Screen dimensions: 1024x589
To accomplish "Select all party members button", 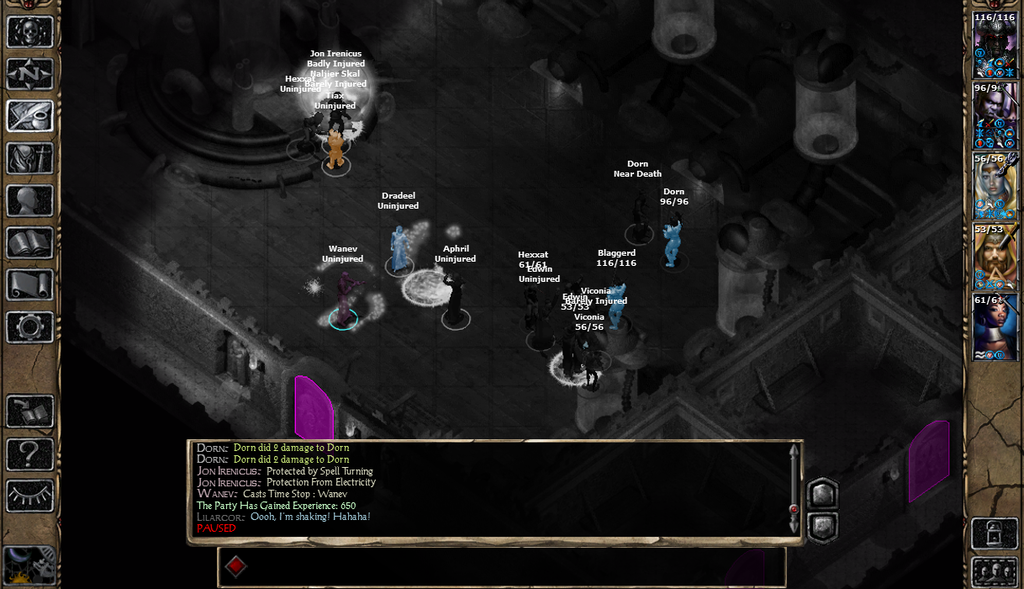I will click(x=994, y=571).
